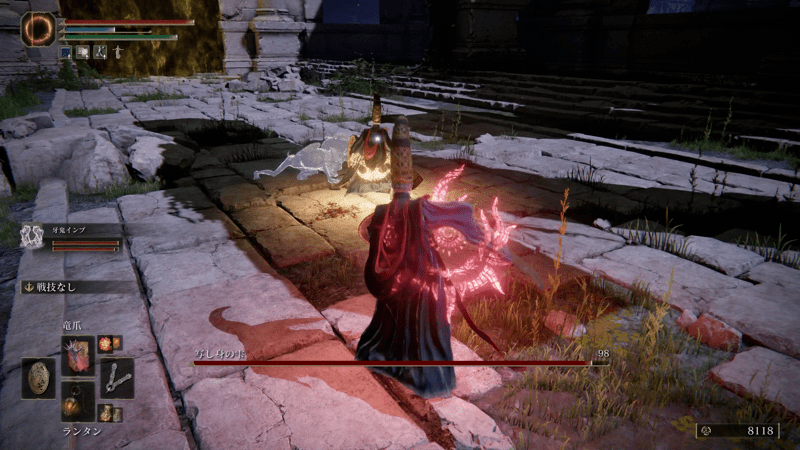This screenshot has height=450, width=800.
Task: Click the rune count icon
Action: (704, 431)
